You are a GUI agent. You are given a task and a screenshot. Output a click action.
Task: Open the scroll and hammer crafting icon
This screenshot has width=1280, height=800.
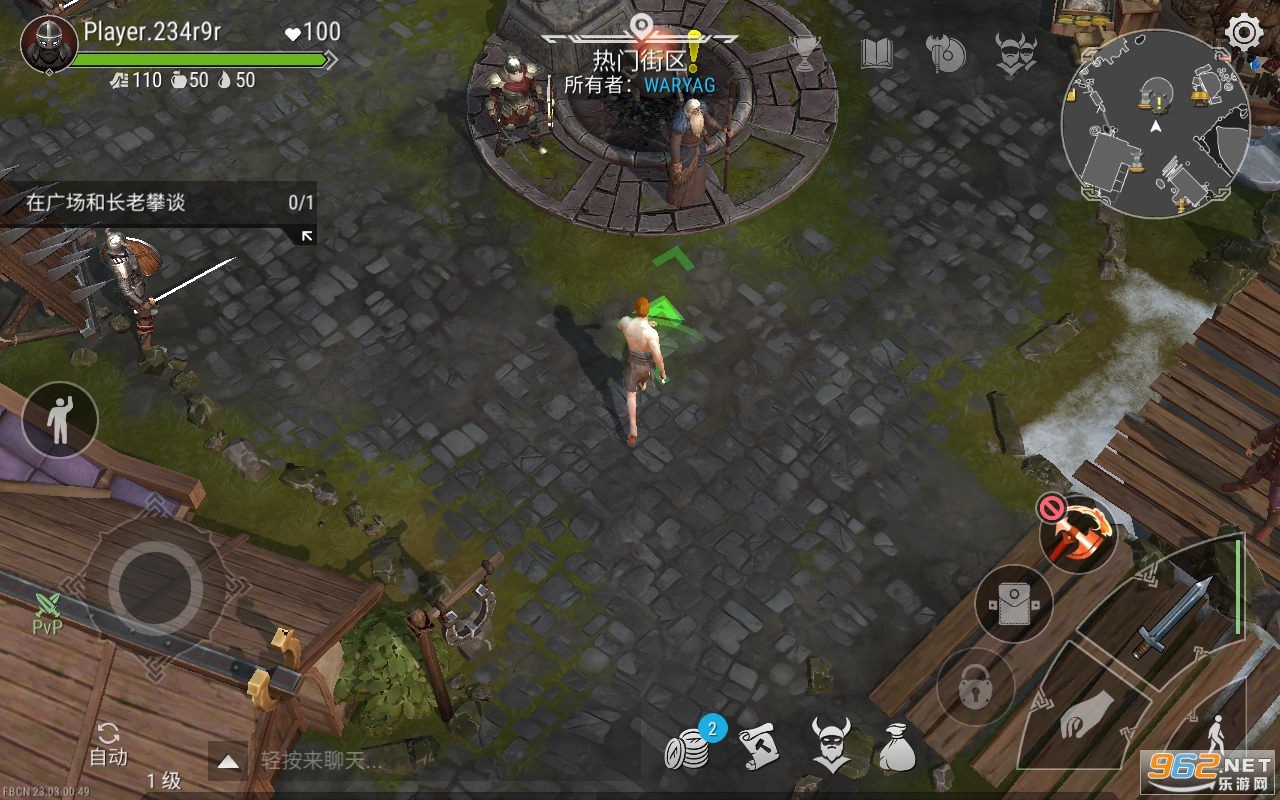coord(759,747)
